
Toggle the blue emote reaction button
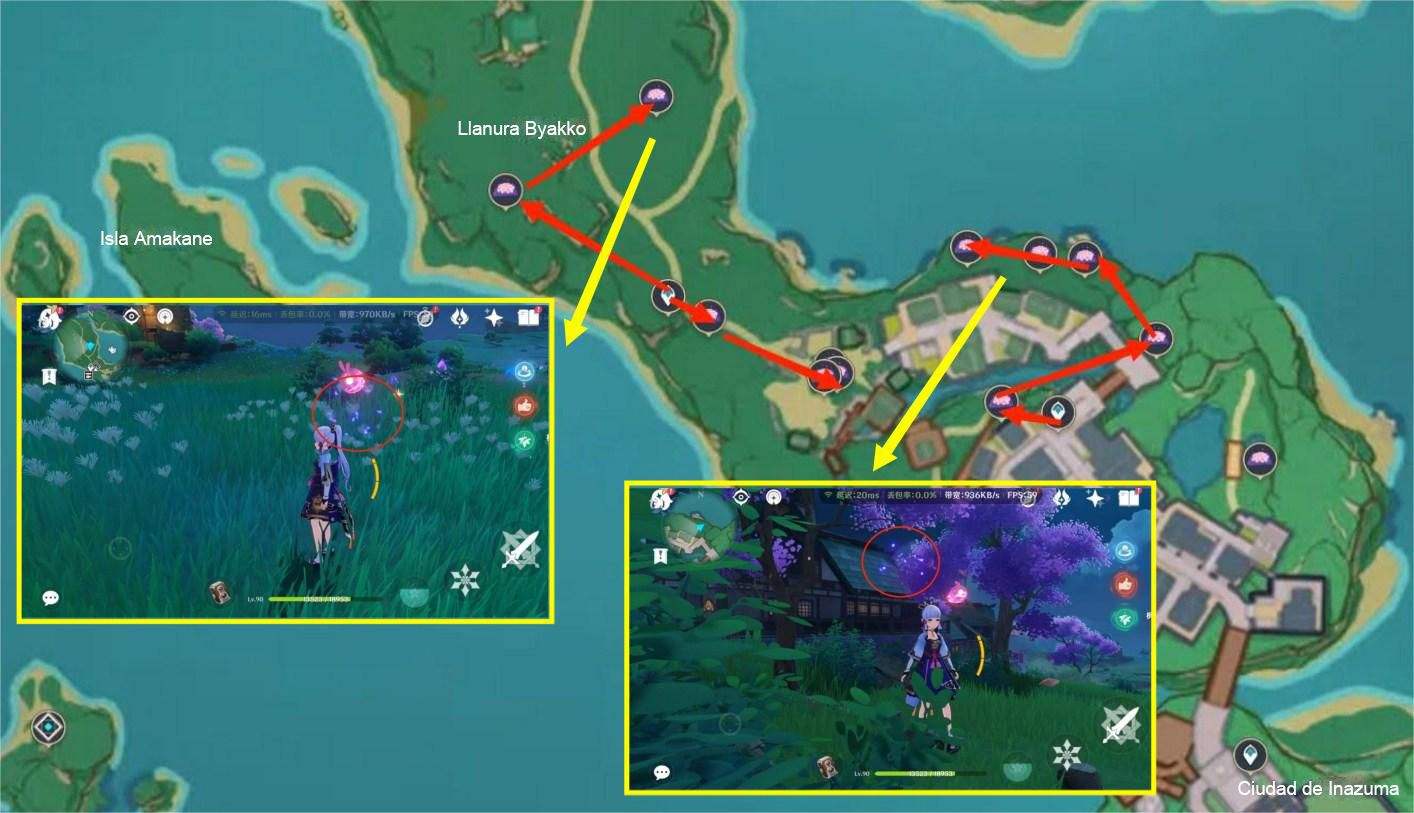coord(524,371)
